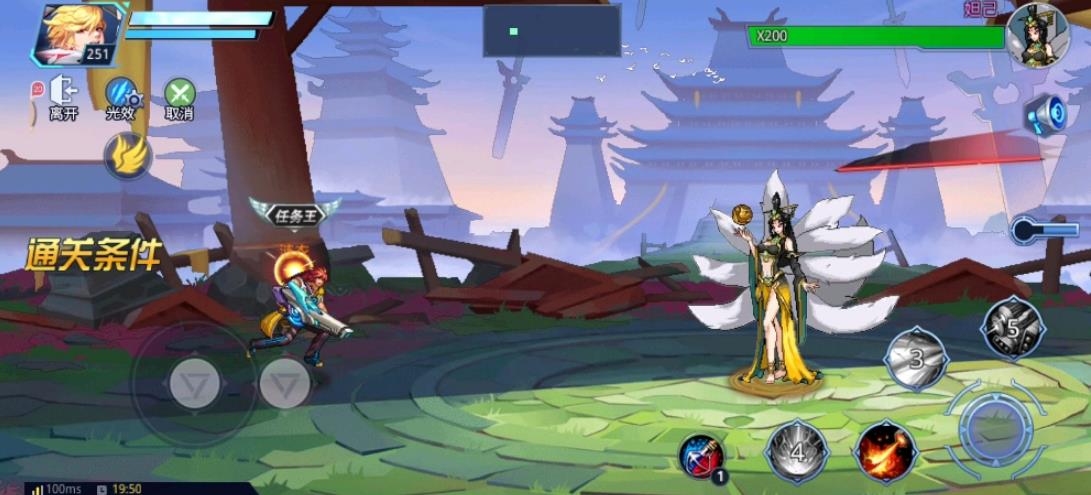This screenshot has width=1091, height=495.
Task: Tap the 通关条件 clear conditions label
Action: pos(93,257)
